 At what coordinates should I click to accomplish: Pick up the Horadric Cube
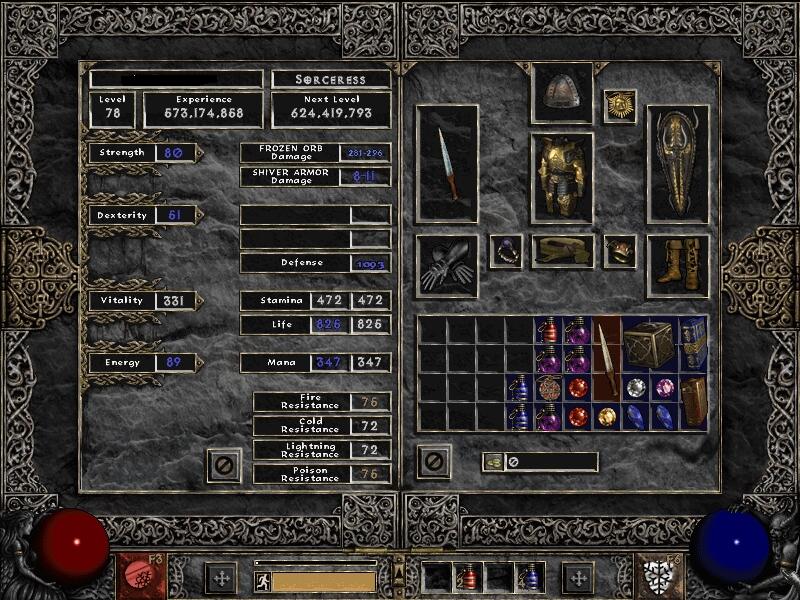point(650,345)
